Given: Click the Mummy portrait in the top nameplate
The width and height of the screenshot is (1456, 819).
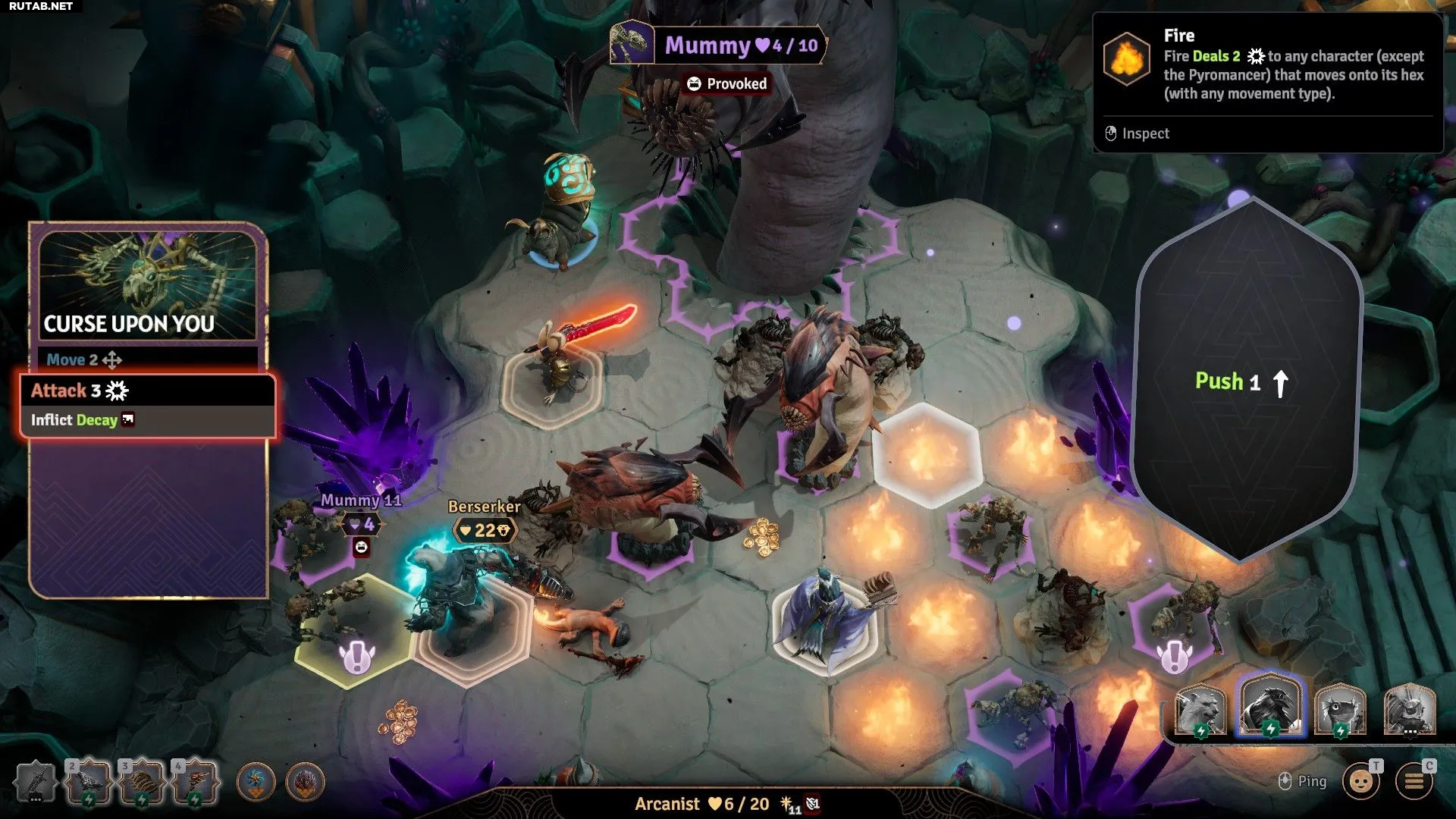Looking at the screenshot, I should (x=632, y=43).
